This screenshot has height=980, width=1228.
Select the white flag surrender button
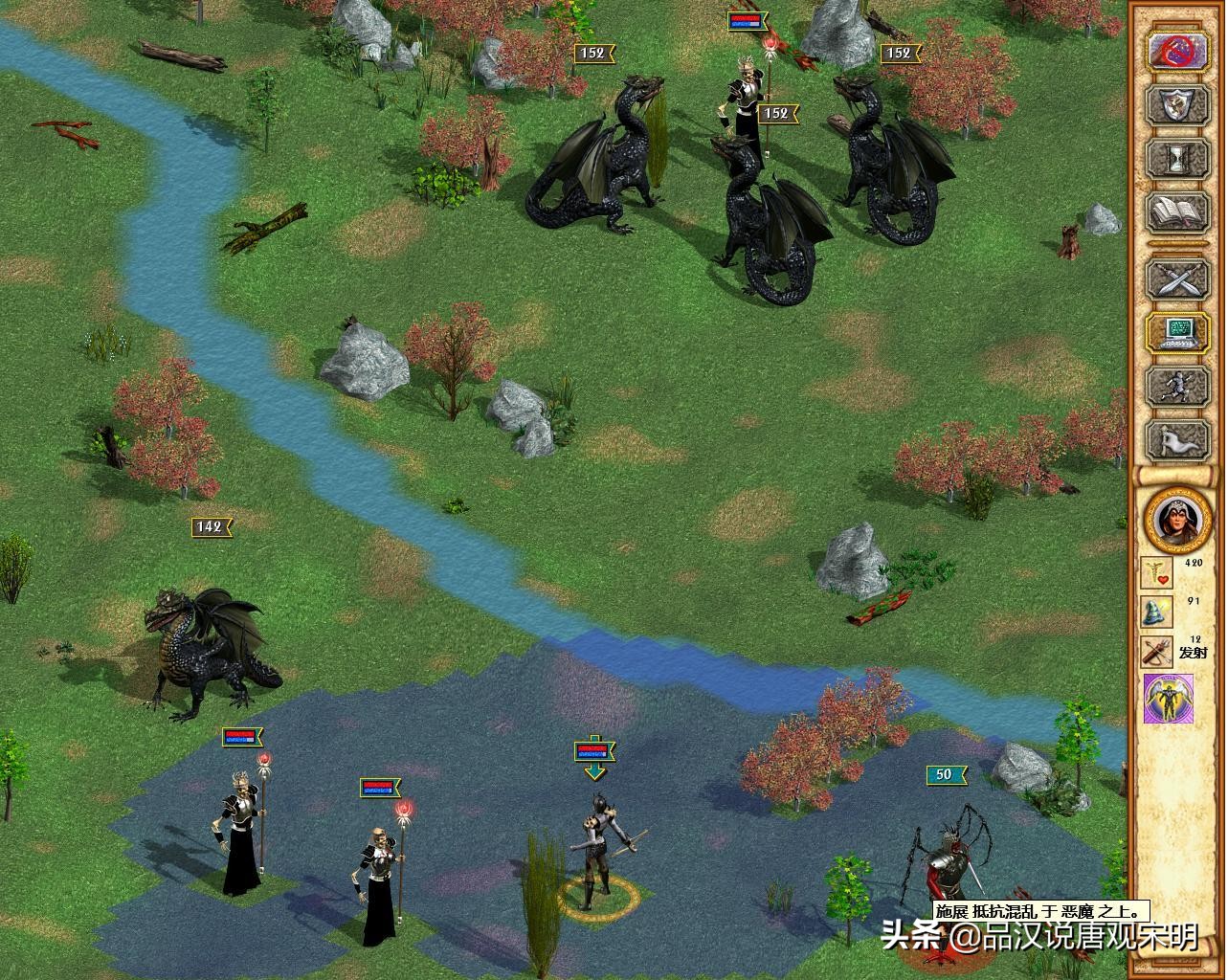click(x=1176, y=439)
